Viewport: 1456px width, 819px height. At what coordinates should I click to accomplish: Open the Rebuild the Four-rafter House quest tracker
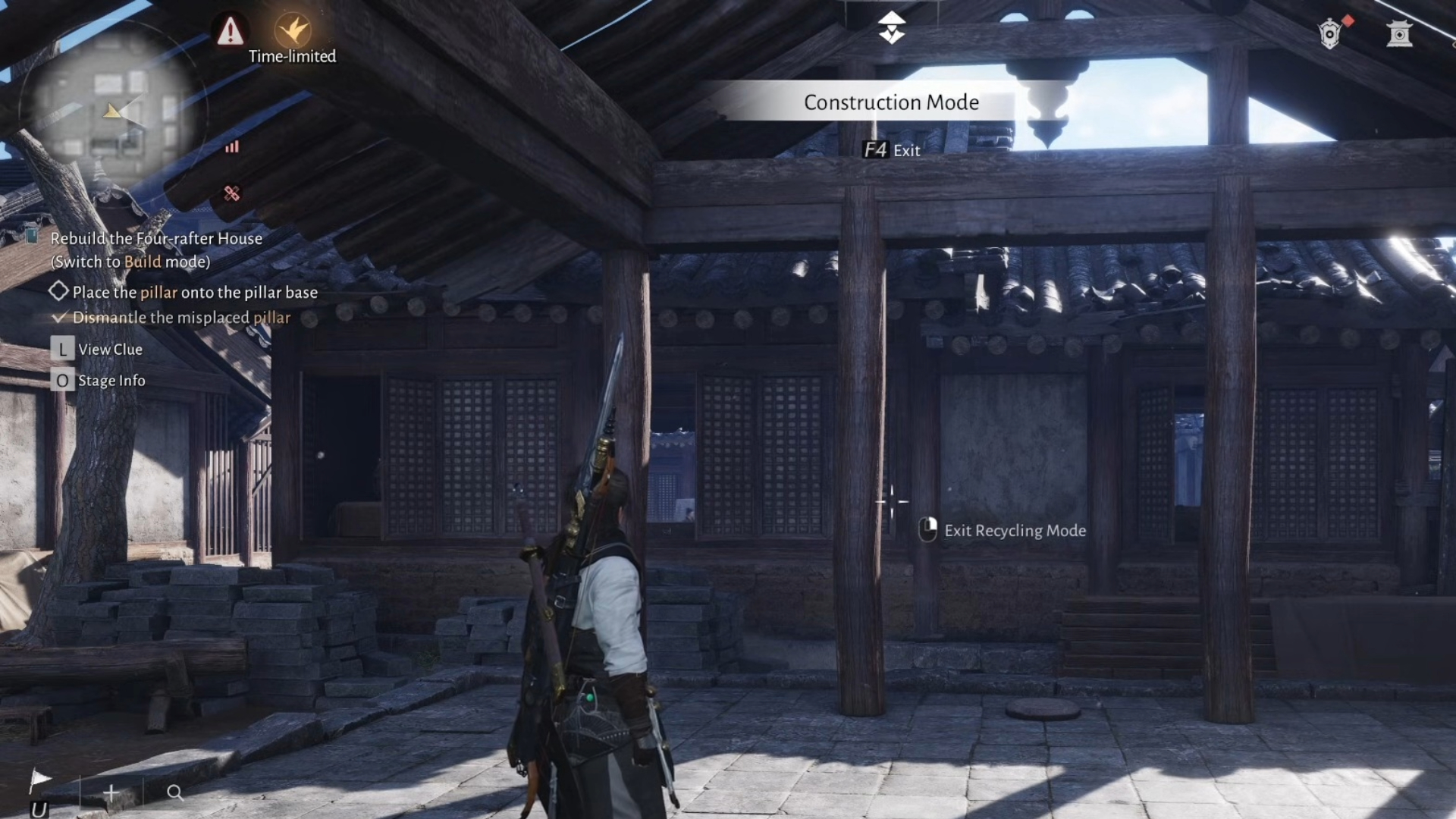point(156,238)
